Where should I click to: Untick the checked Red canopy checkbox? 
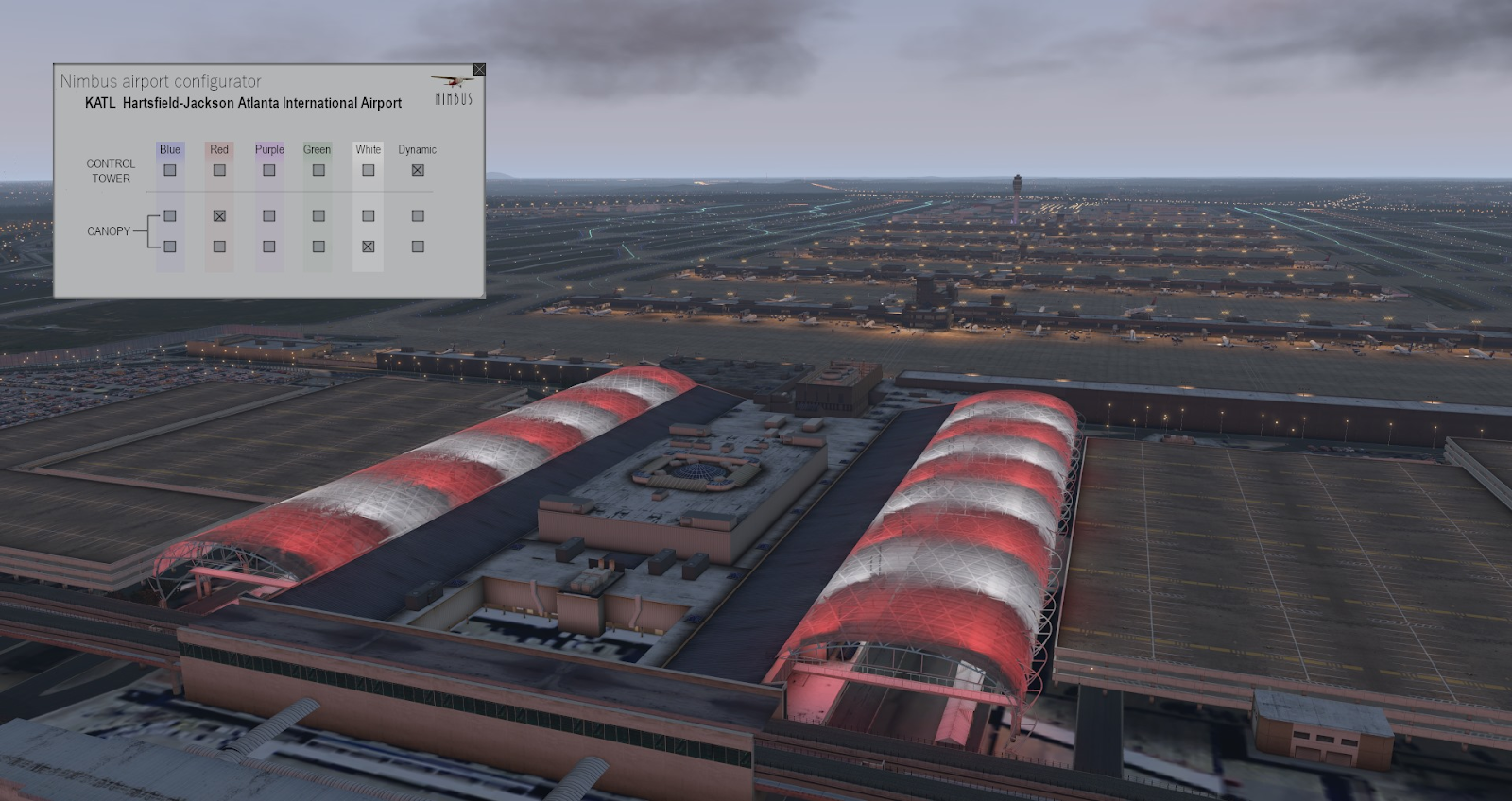(x=219, y=215)
